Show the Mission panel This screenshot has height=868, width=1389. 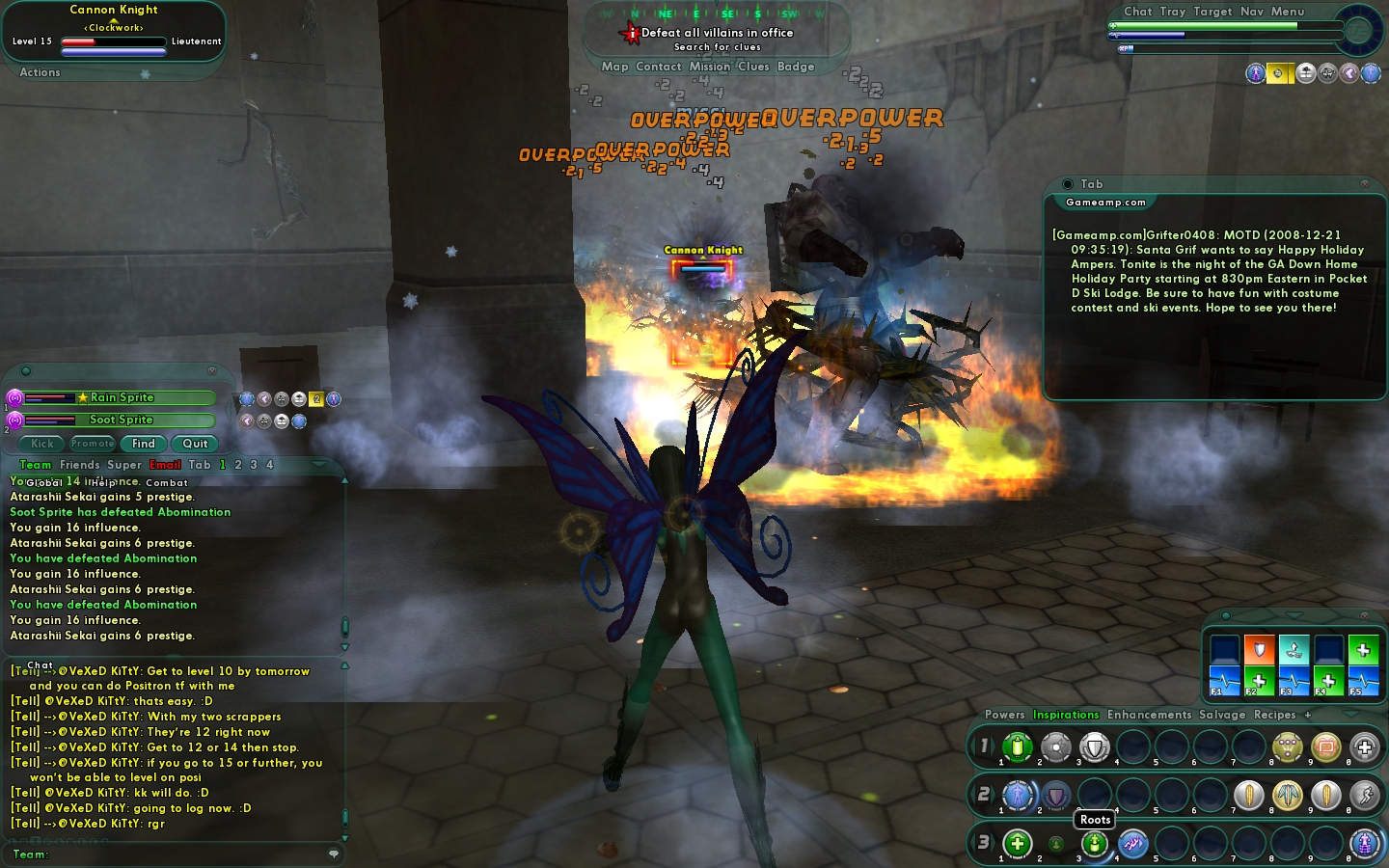[x=709, y=67]
